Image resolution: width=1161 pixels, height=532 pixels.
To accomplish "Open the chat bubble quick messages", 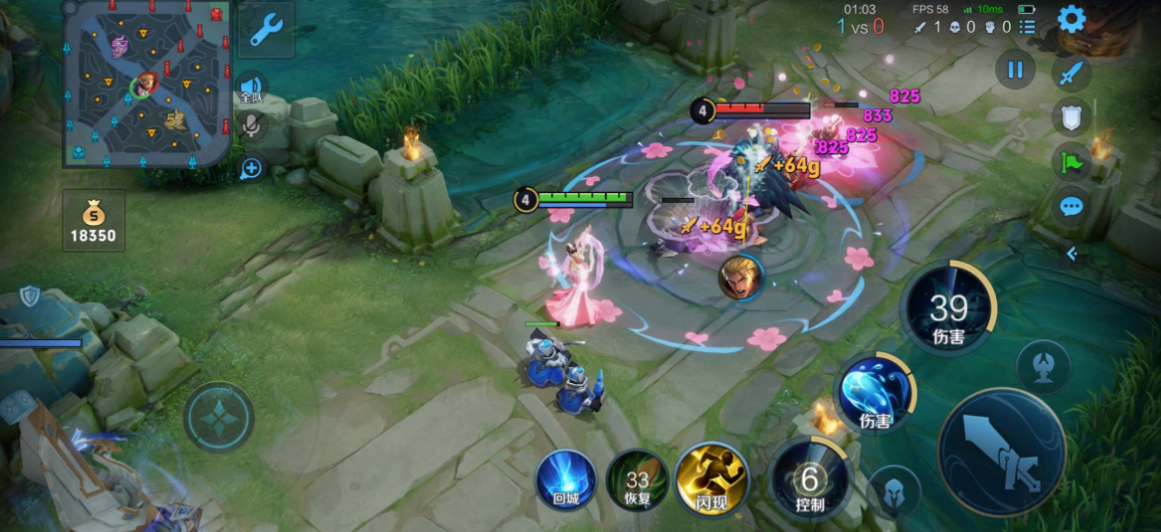I will (1072, 207).
